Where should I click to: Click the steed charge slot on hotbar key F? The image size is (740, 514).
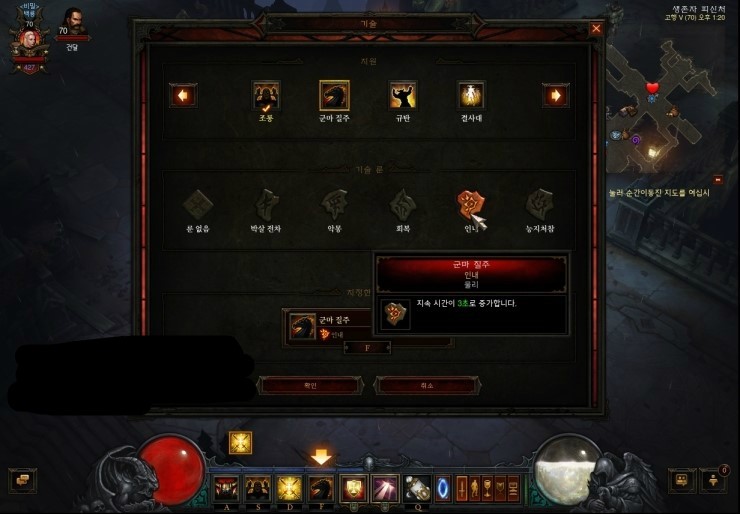click(321, 488)
